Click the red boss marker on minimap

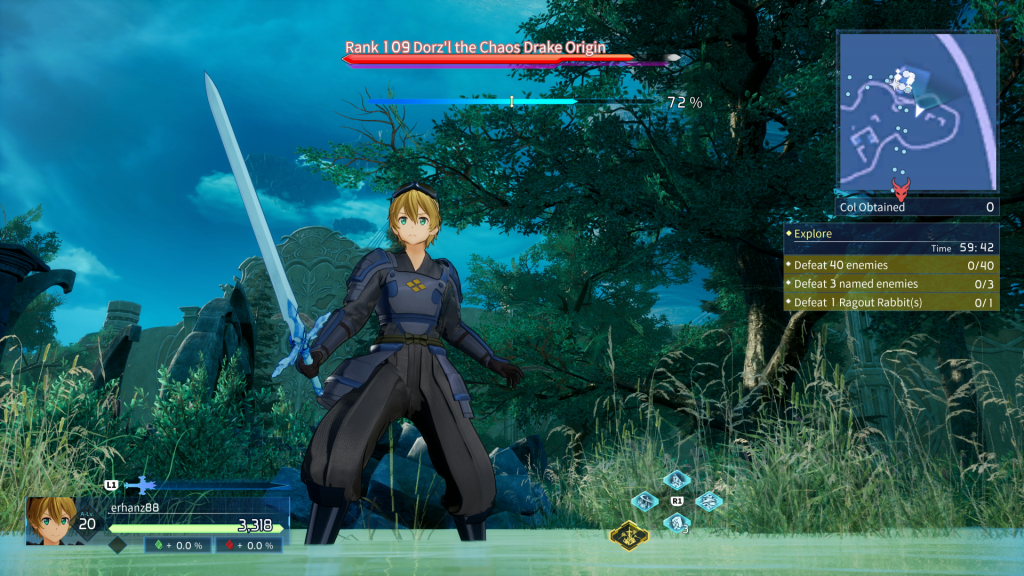tap(901, 187)
